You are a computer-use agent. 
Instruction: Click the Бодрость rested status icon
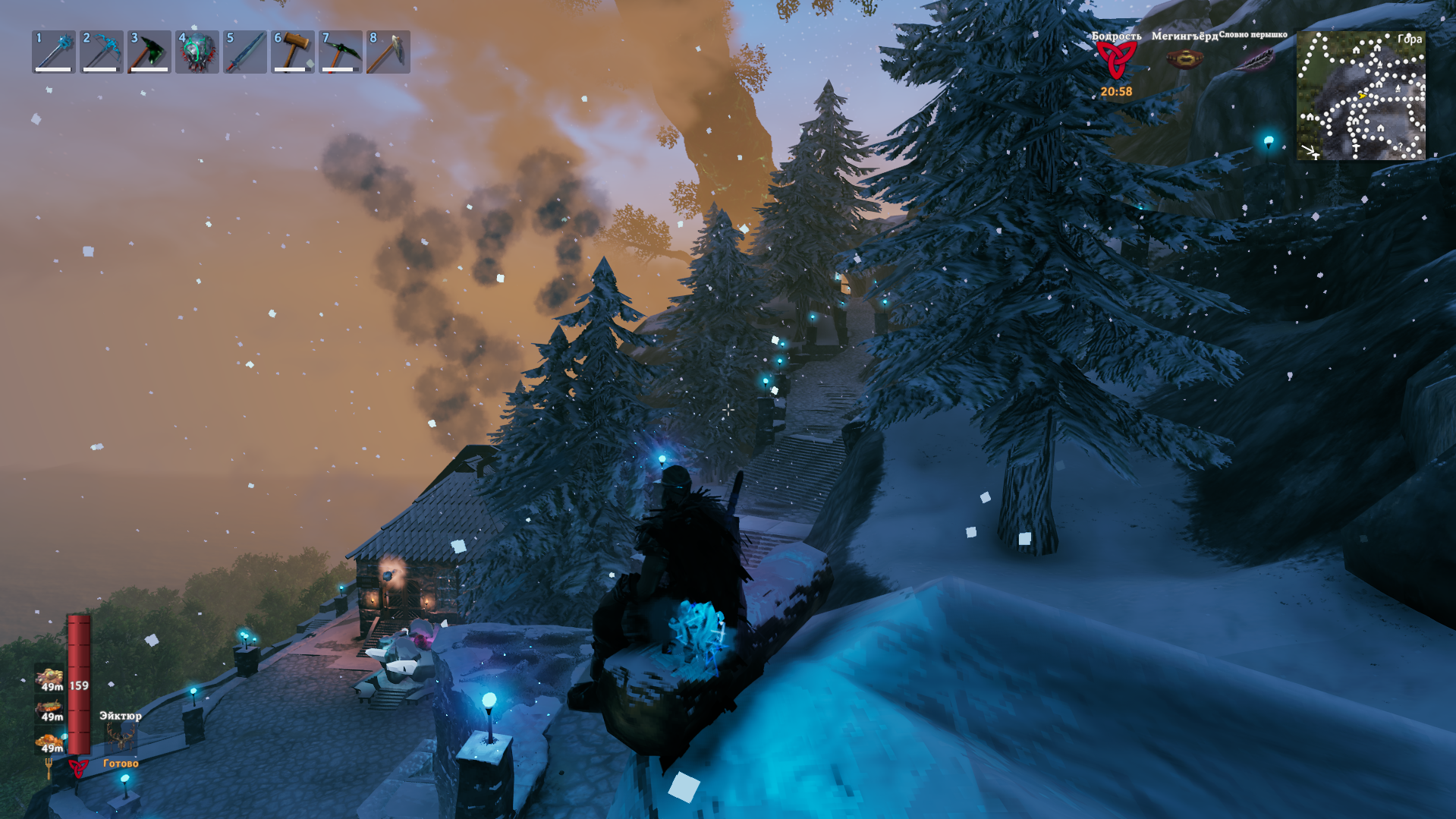pyautogui.click(x=1116, y=59)
